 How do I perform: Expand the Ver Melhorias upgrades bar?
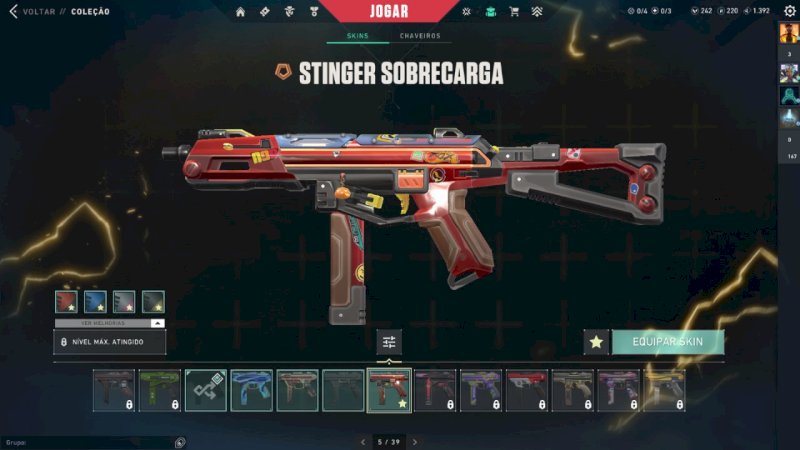pyautogui.click(x=109, y=323)
